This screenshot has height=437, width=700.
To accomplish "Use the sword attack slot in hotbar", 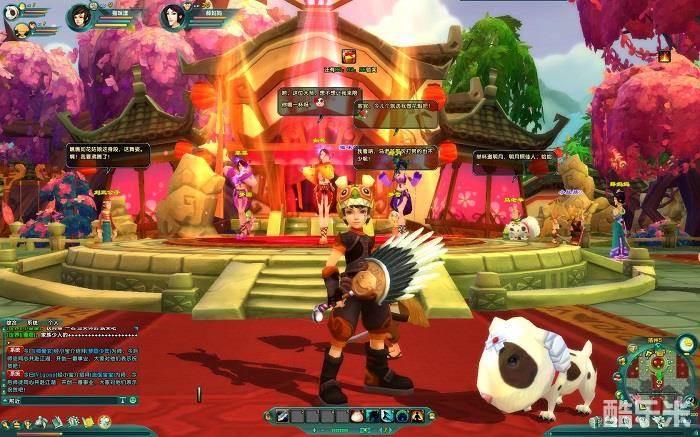I will click(283, 415).
